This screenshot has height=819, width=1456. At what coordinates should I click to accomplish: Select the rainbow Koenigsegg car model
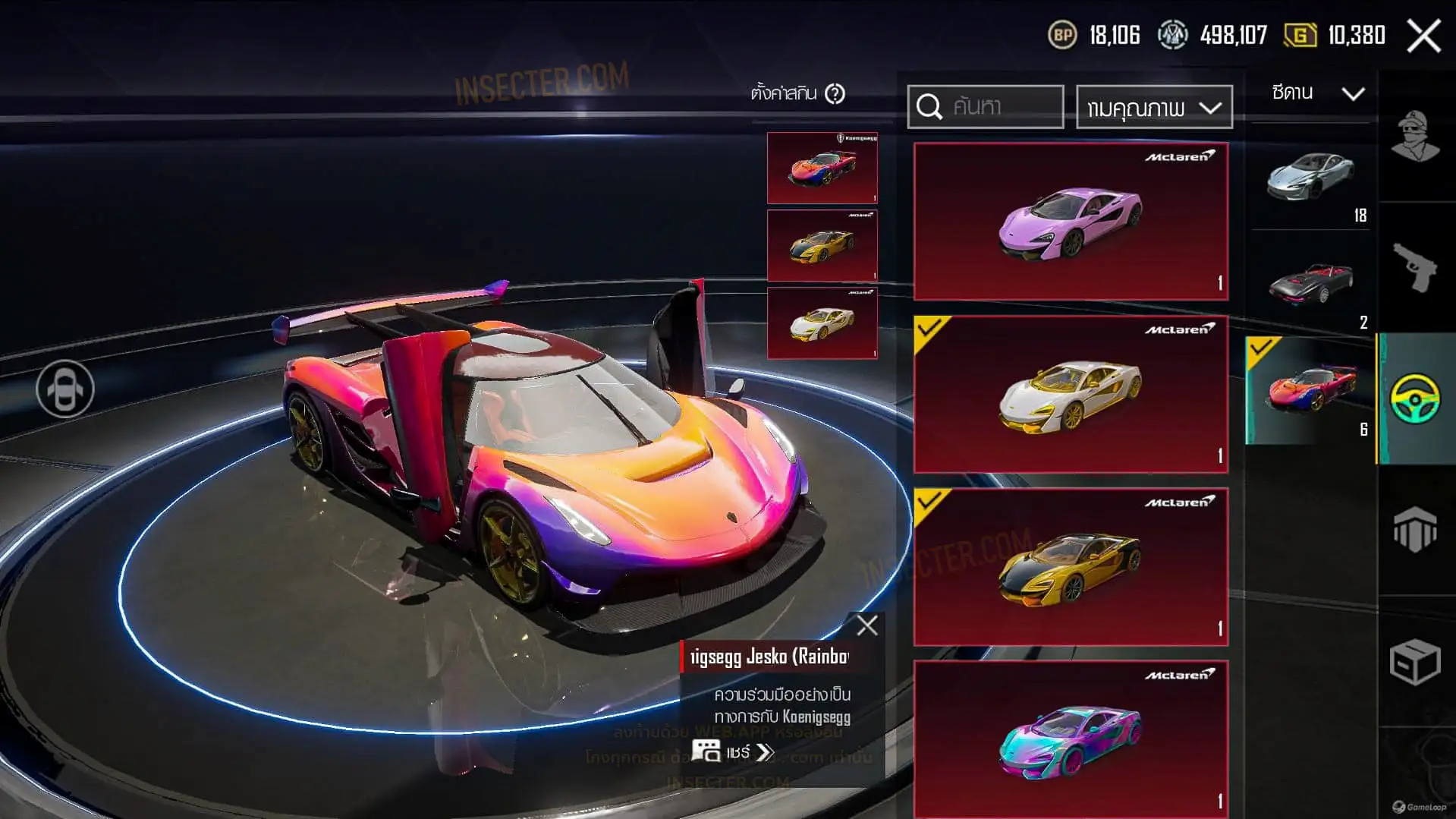(1310, 390)
